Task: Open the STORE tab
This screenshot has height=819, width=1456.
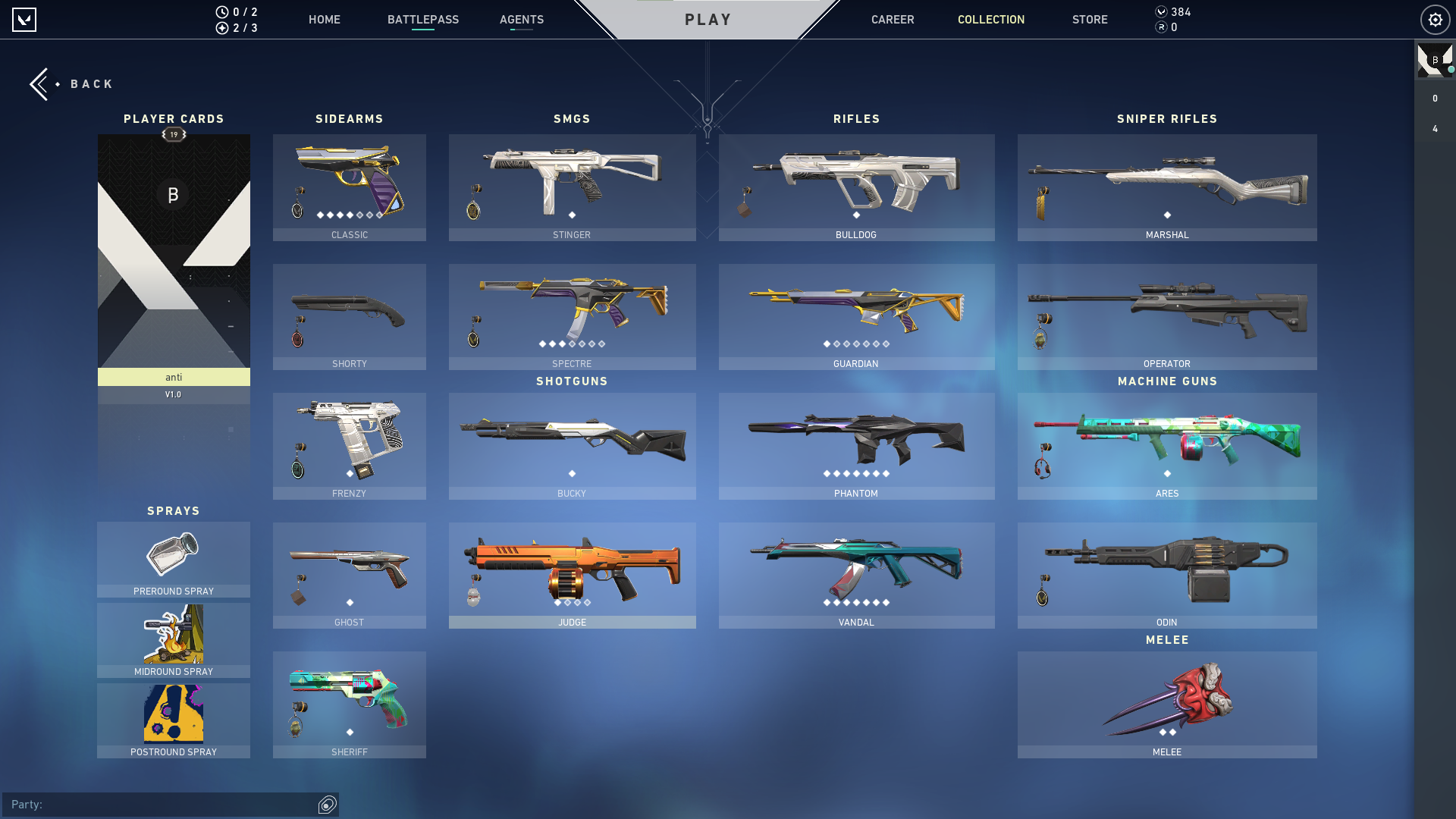Action: tap(1090, 20)
